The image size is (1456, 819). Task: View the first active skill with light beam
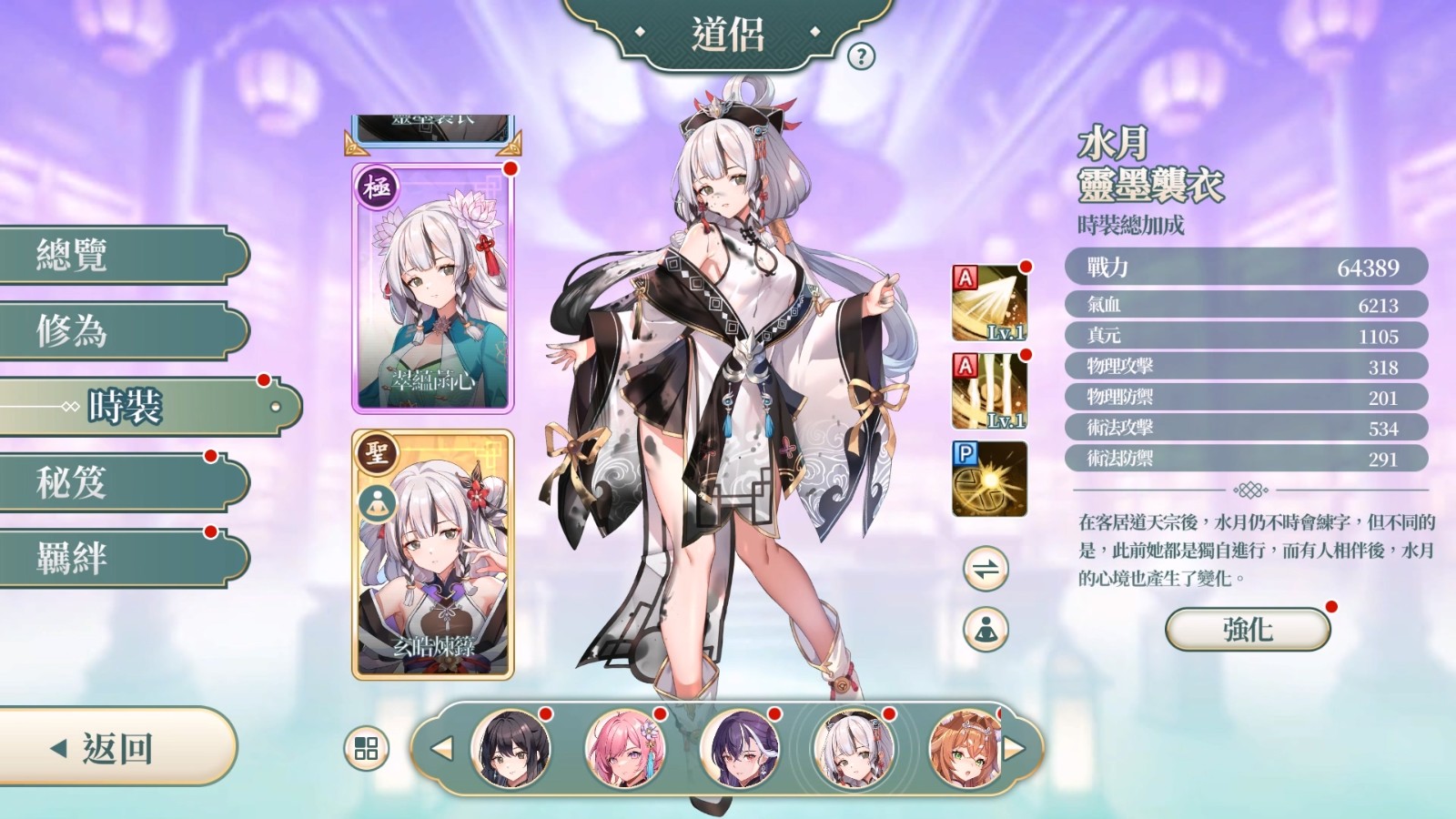coord(989,303)
